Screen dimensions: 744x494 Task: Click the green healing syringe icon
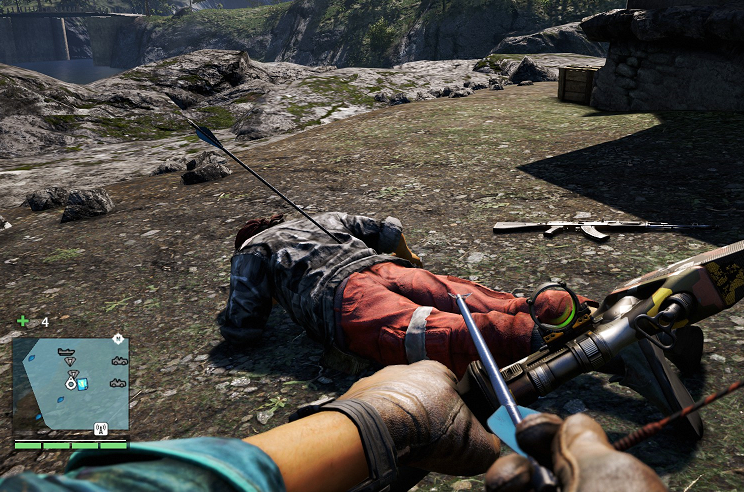[x=23, y=321]
